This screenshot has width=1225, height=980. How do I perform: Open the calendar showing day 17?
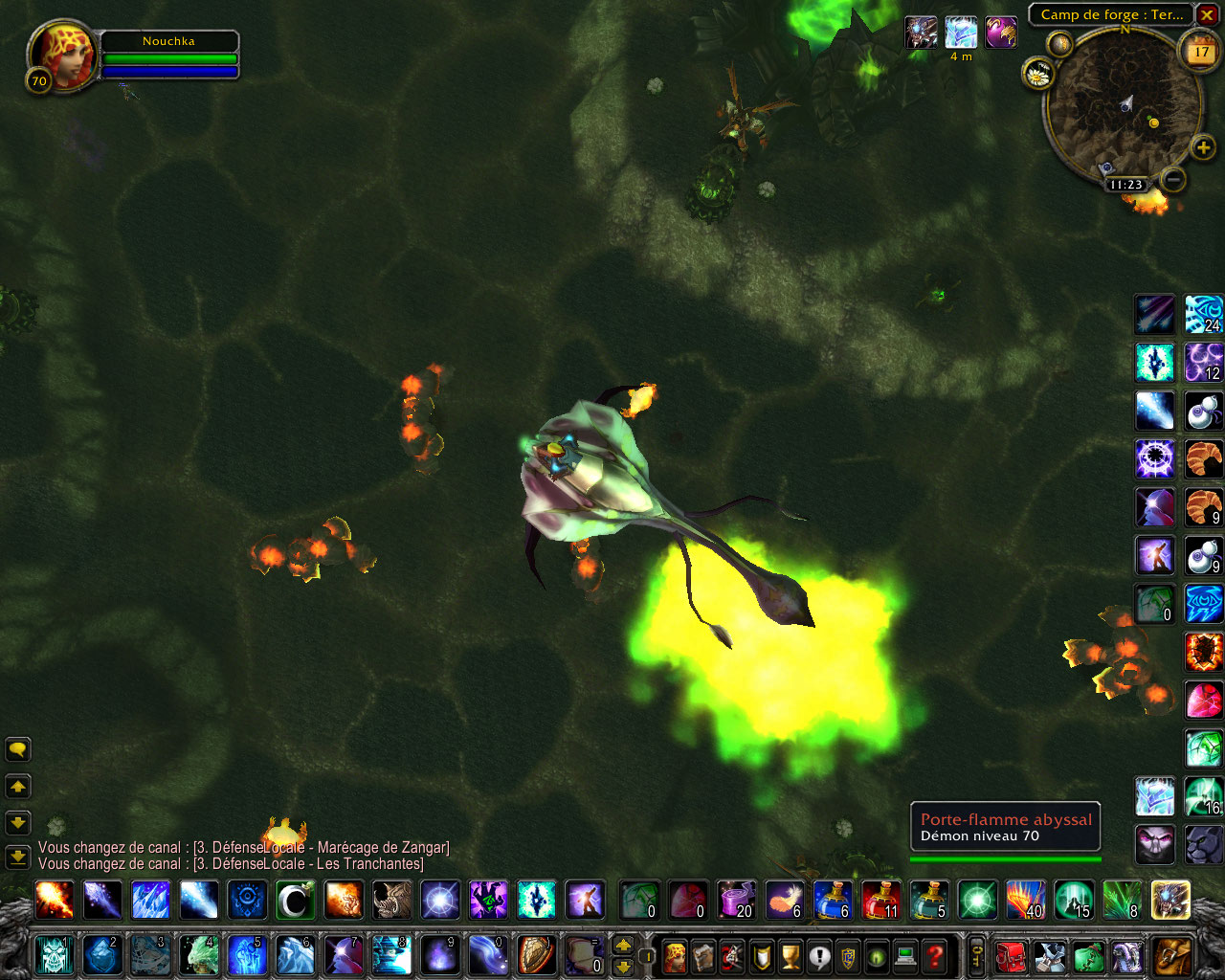[x=1200, y=52]
